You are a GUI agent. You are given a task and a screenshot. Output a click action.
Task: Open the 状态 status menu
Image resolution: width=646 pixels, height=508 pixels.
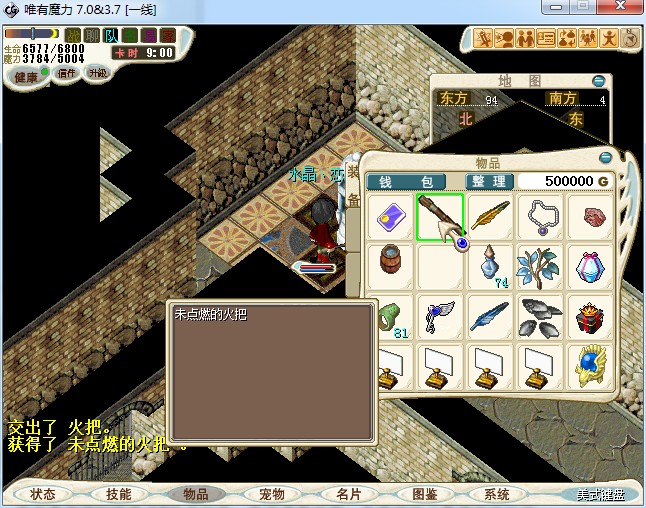(43, 494)
